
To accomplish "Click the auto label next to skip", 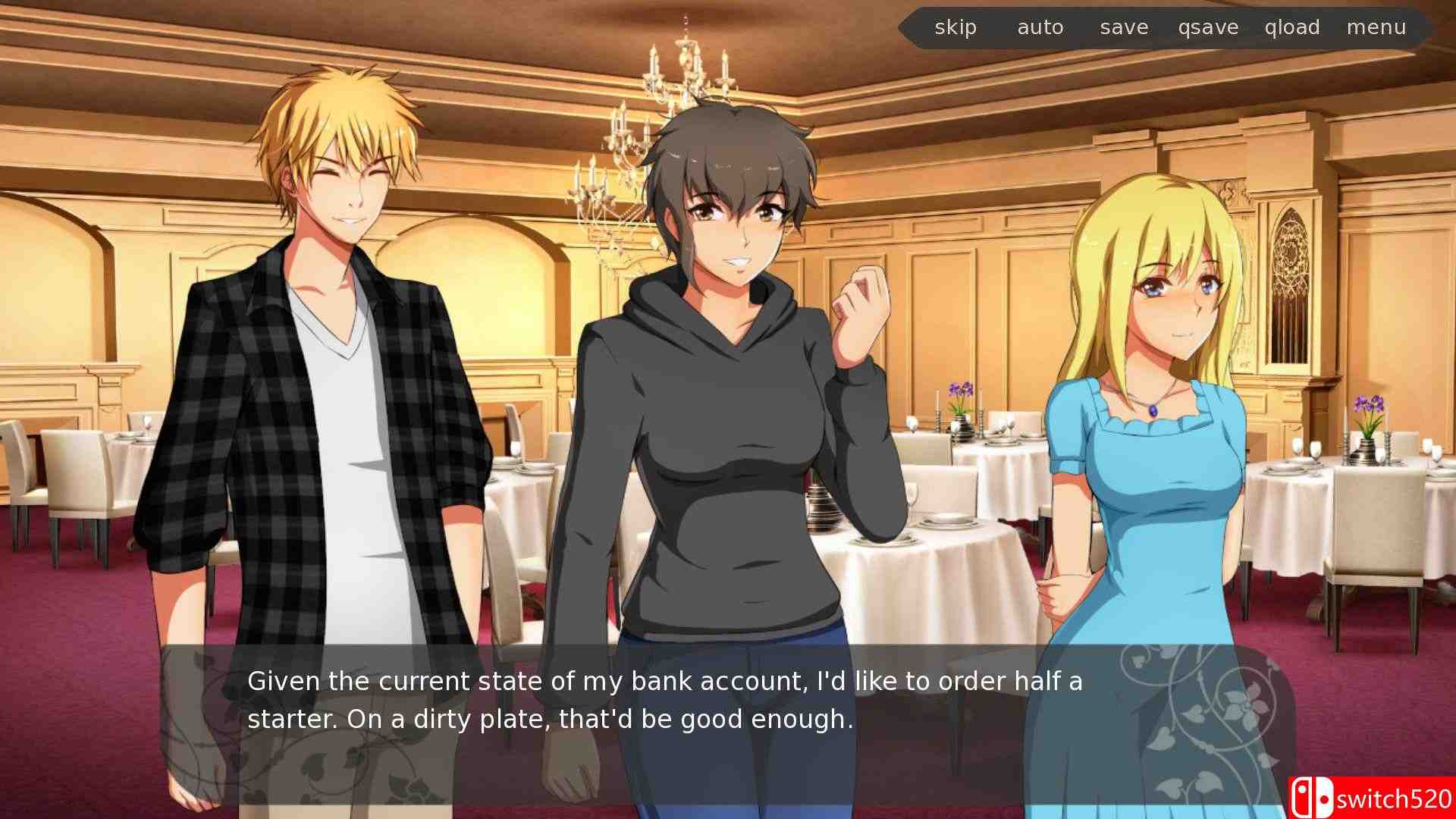I will 1039,27.
